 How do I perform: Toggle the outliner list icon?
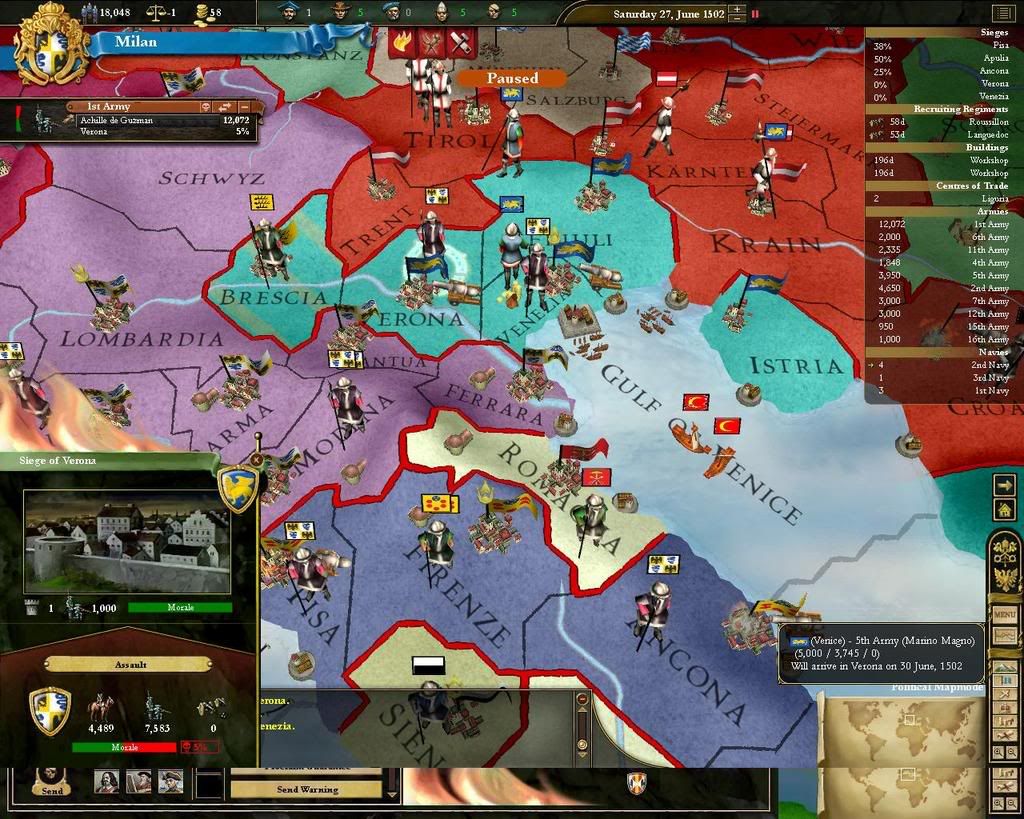tap(1001, 13)
